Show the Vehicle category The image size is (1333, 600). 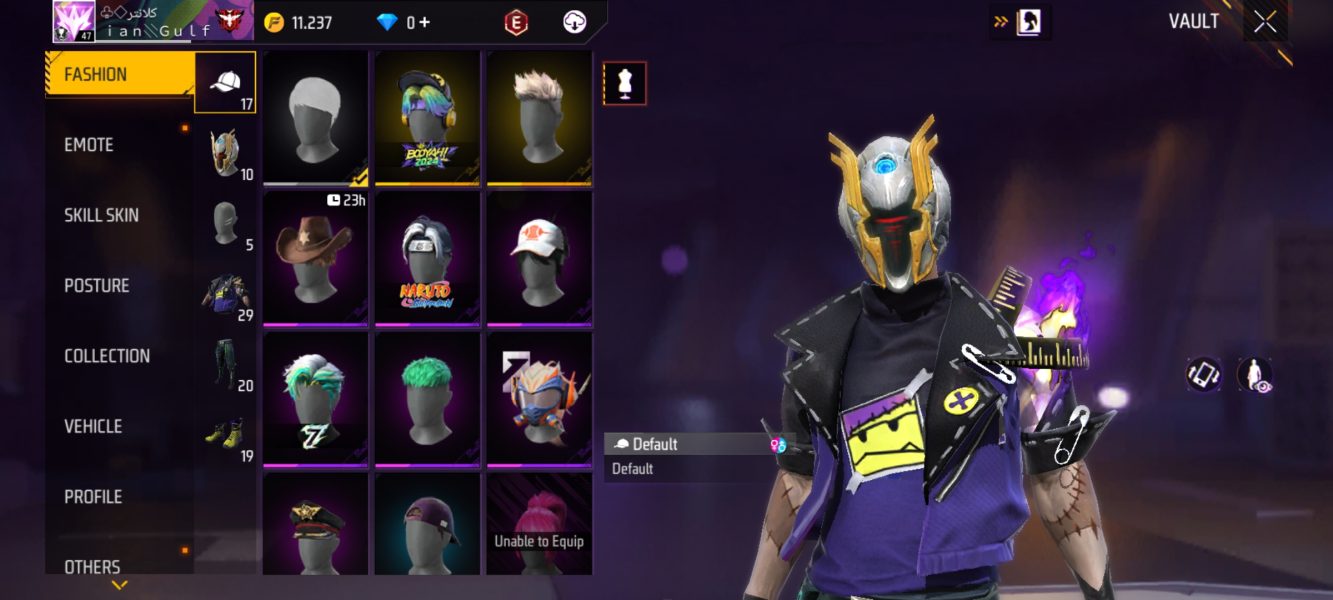[93, 426]
